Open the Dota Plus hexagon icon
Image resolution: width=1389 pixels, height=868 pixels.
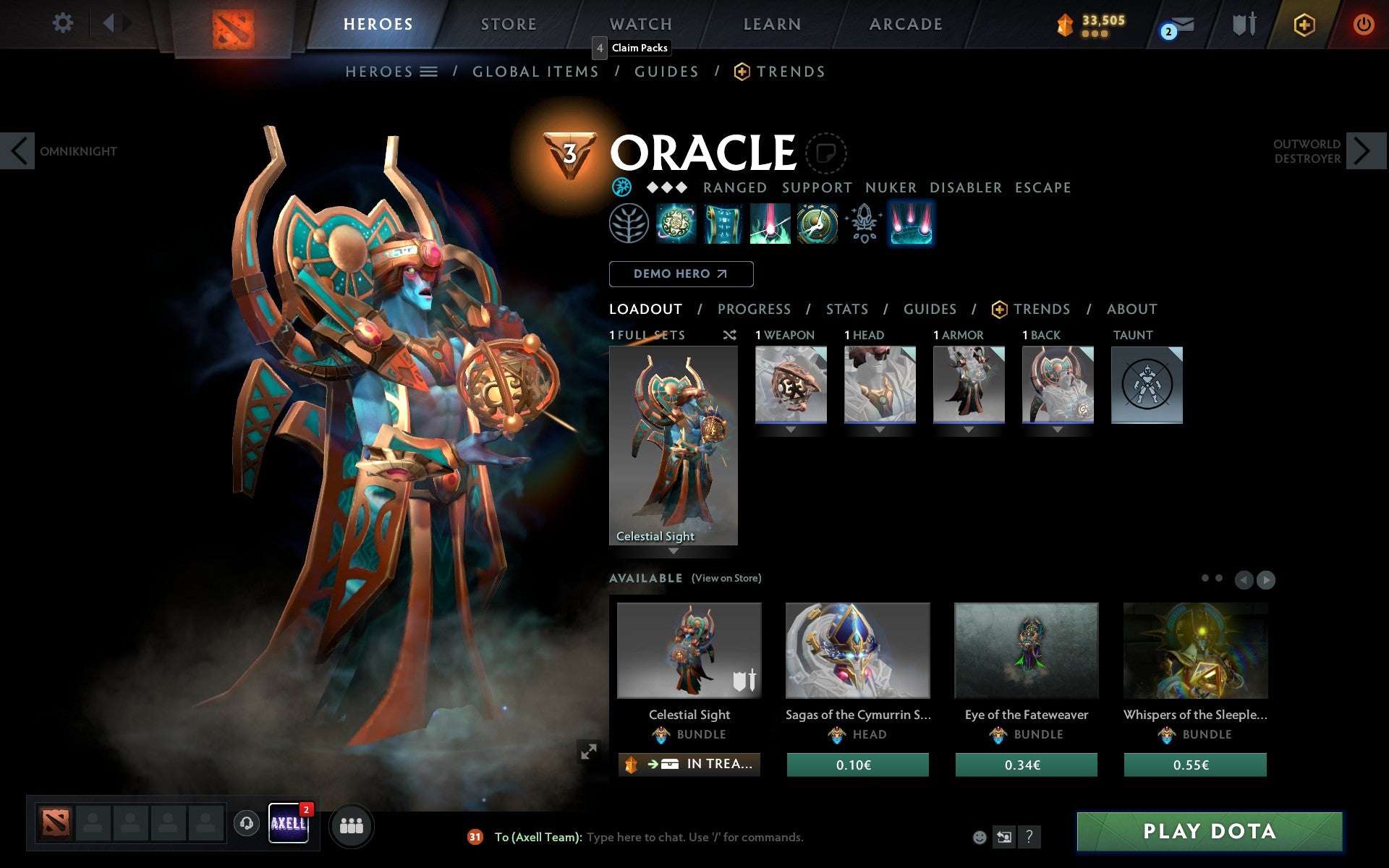1303,24
